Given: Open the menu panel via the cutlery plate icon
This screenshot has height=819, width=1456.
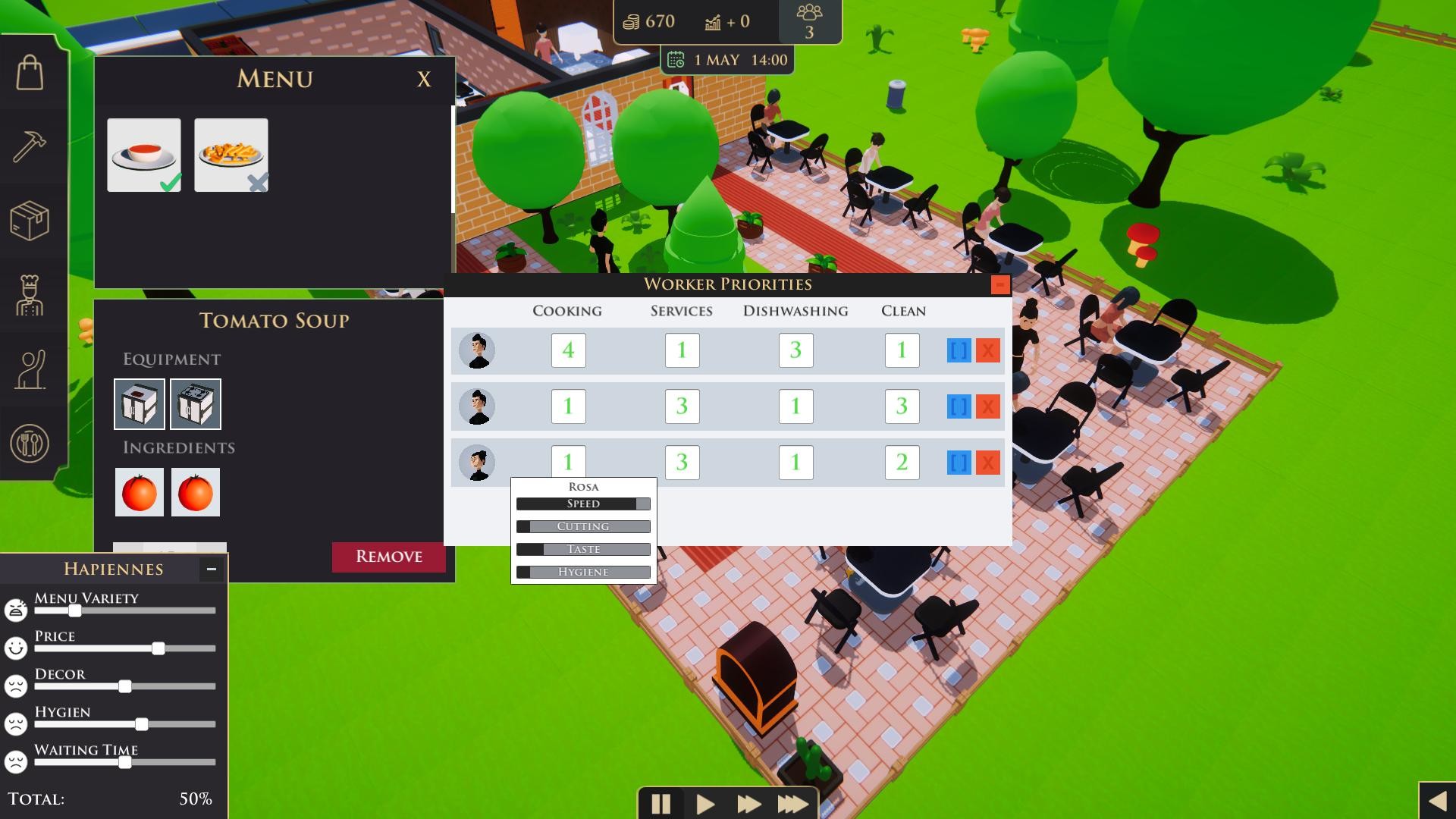Looking at the screenshot, I should click(x=30, y=442).
